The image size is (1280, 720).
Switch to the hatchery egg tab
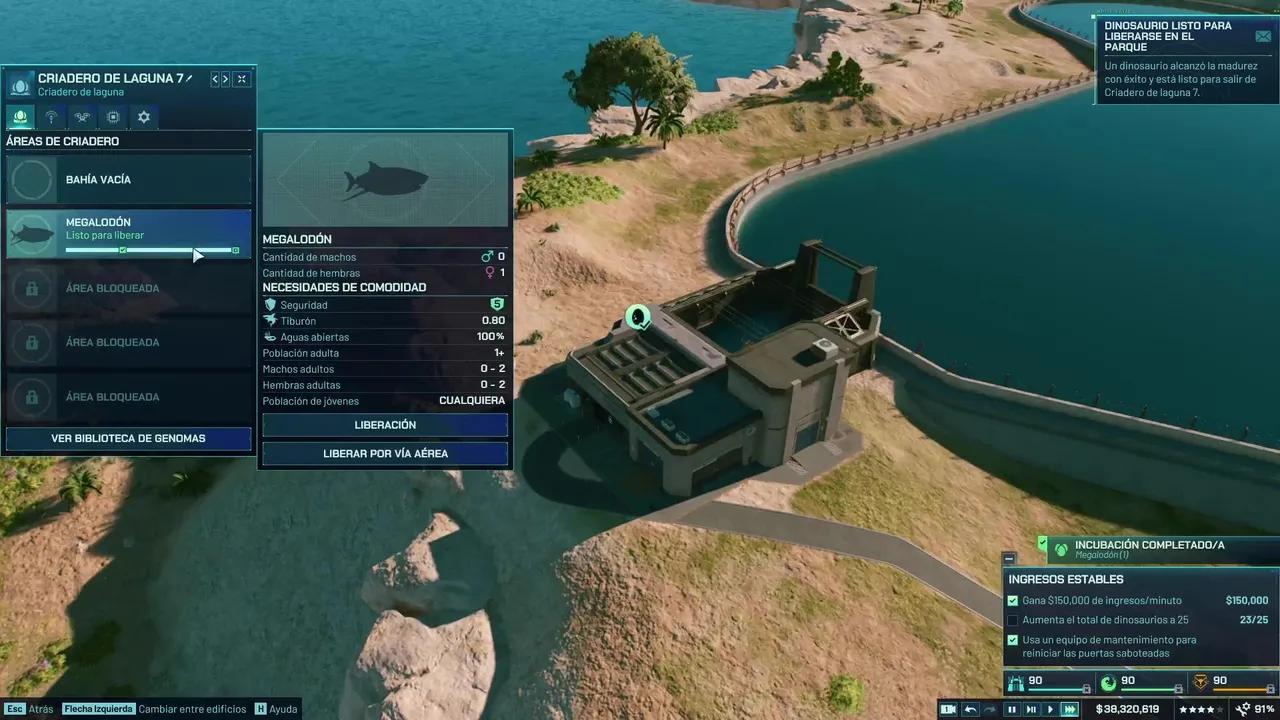click(19, 117)
